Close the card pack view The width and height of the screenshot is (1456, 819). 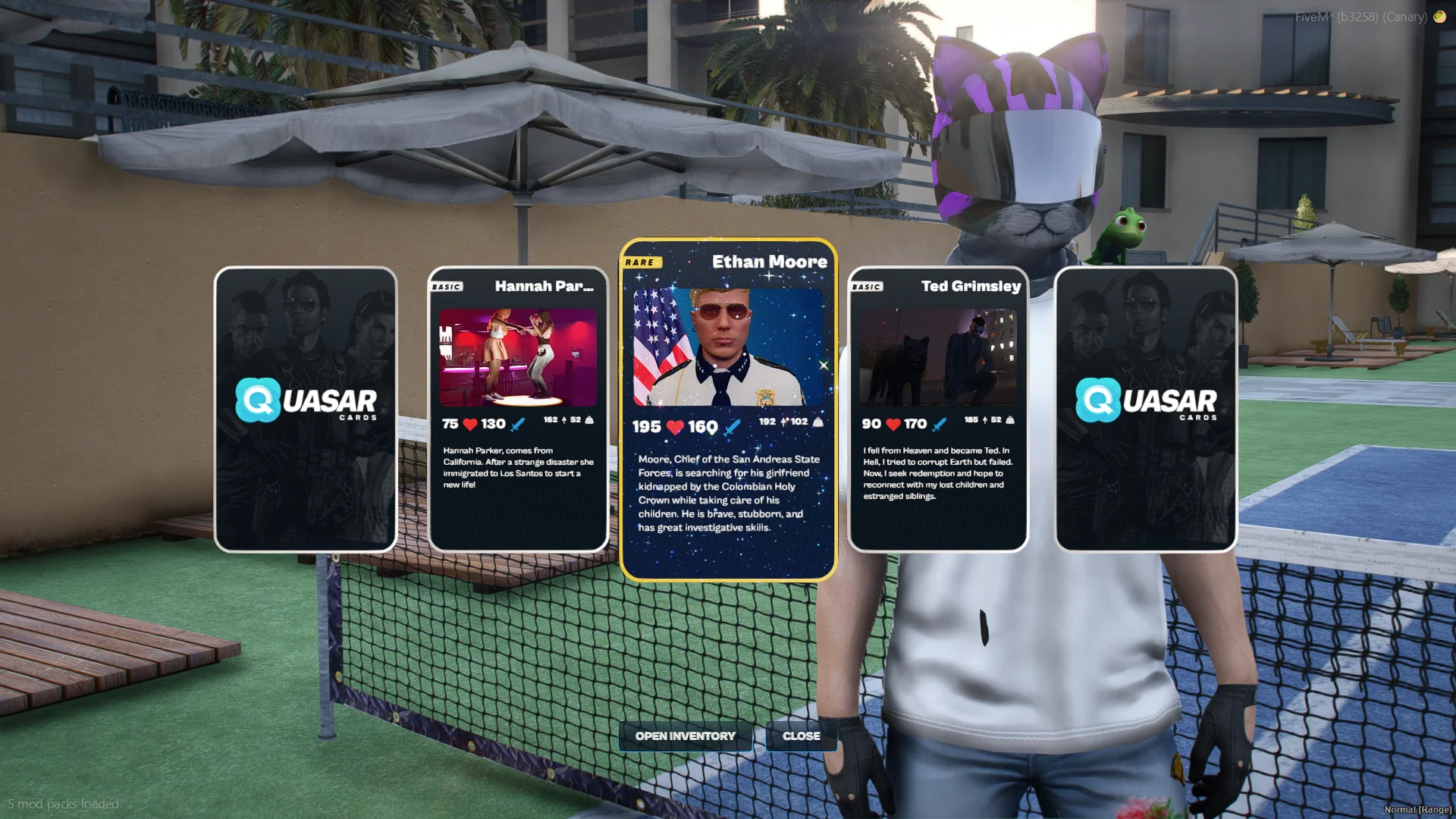click(x=801, y=736)
